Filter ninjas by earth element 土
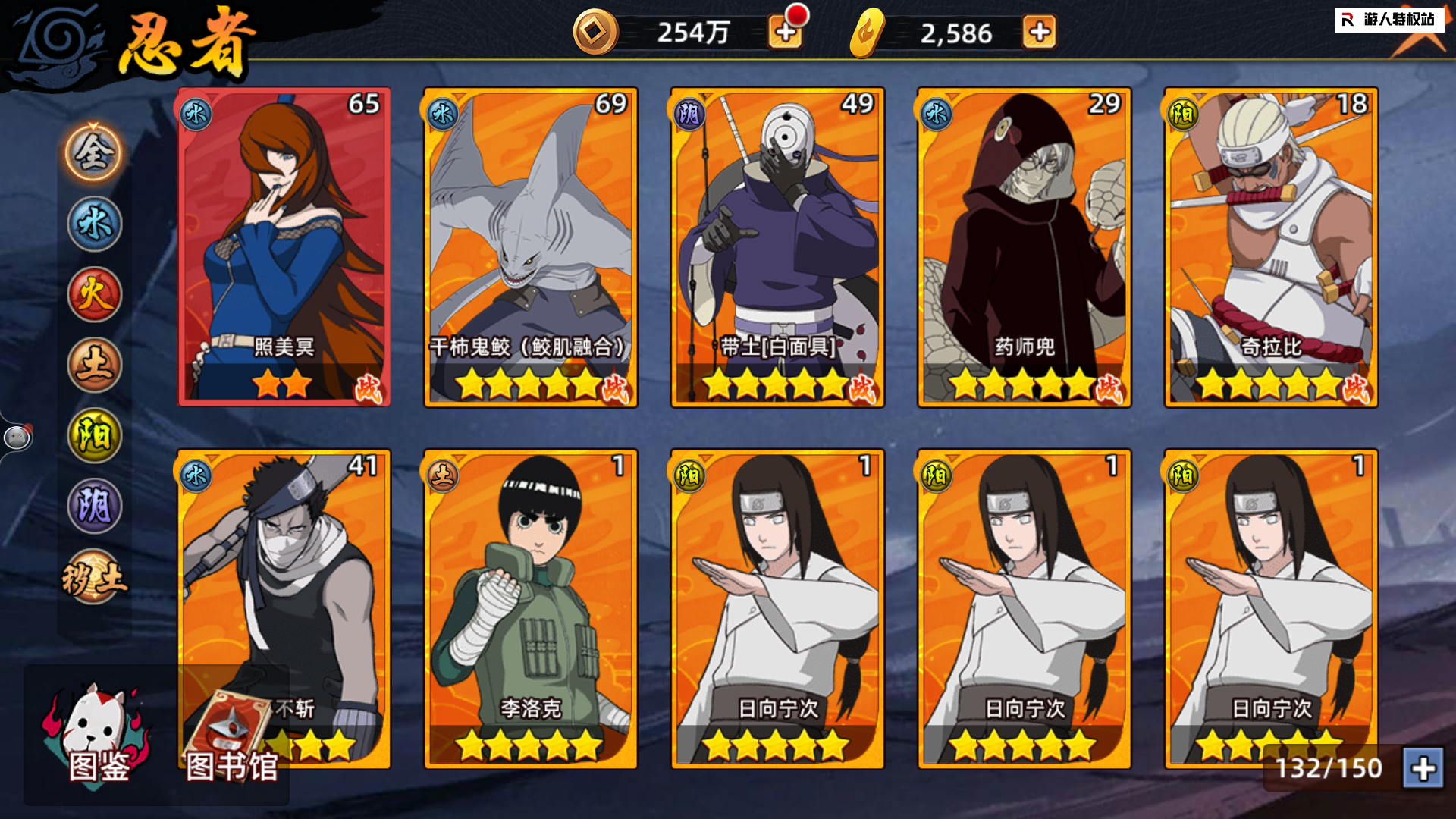The height and width of the screenshot is (819, 1456). point(94,365)
